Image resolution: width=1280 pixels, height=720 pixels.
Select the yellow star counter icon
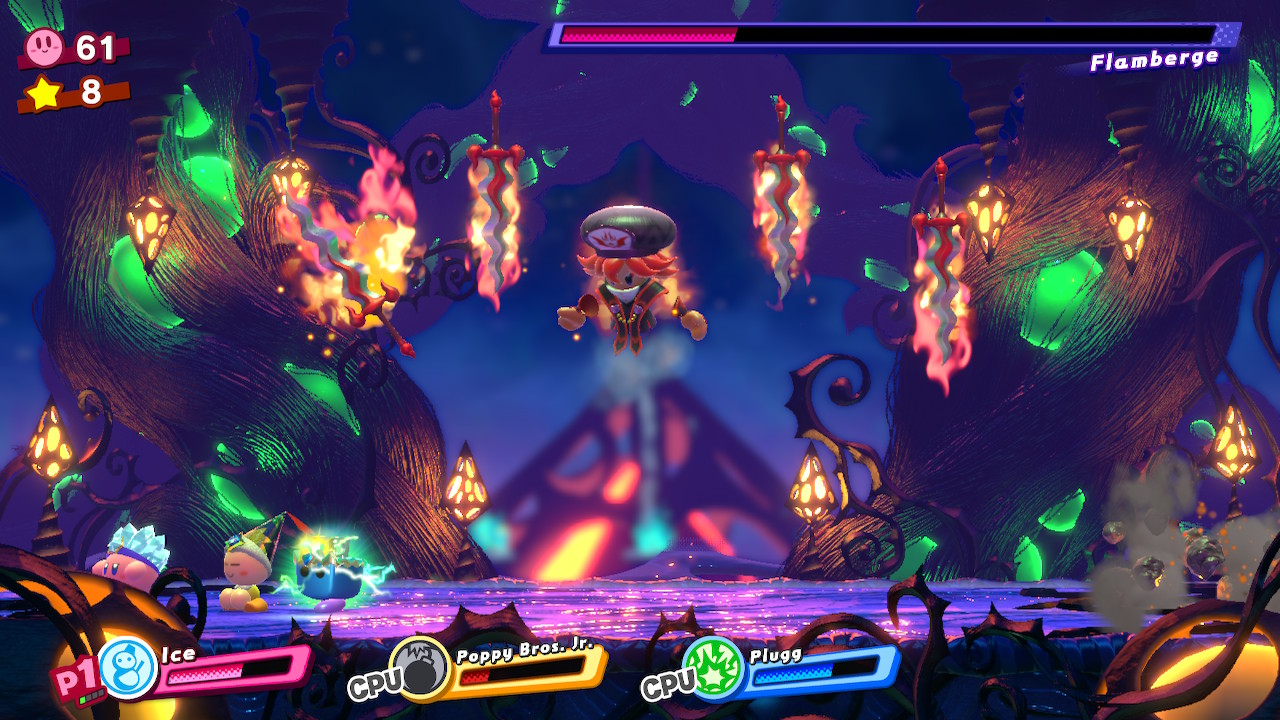pyautogui.click(x=43, y=92)
